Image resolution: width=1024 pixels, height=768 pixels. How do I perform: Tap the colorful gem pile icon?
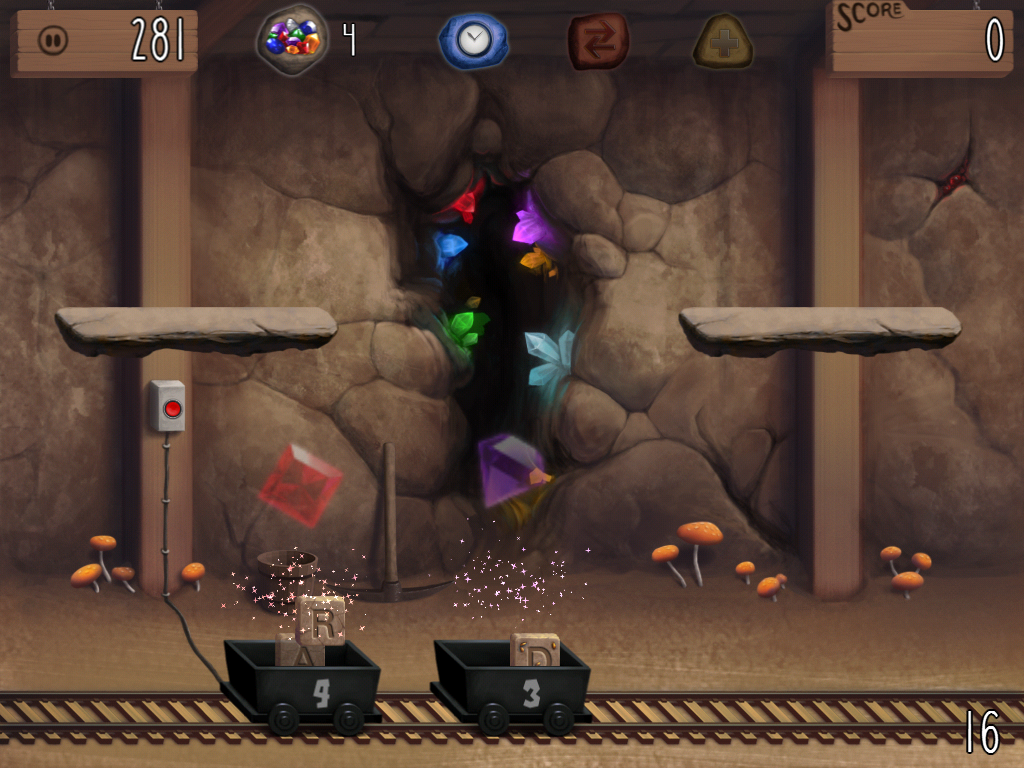pyautogui.click(x=292, y=40)
